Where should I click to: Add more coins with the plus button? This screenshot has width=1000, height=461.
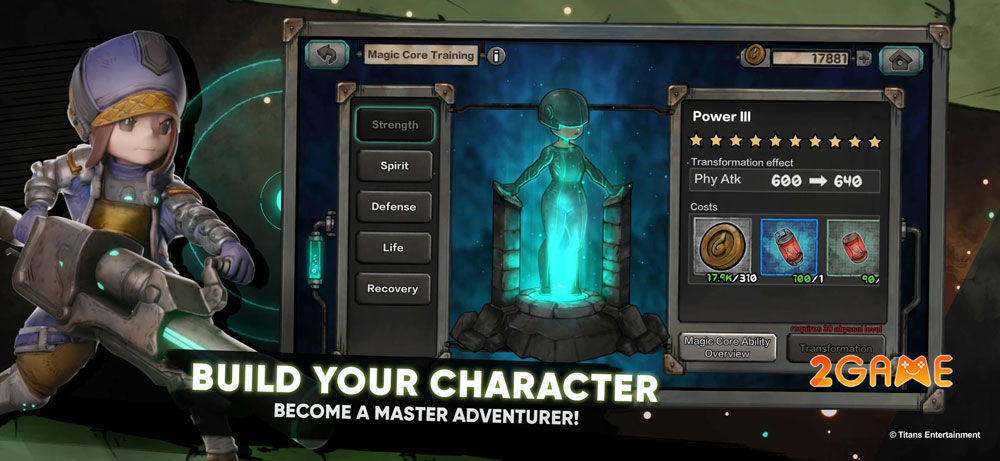[x=864, y=58]
